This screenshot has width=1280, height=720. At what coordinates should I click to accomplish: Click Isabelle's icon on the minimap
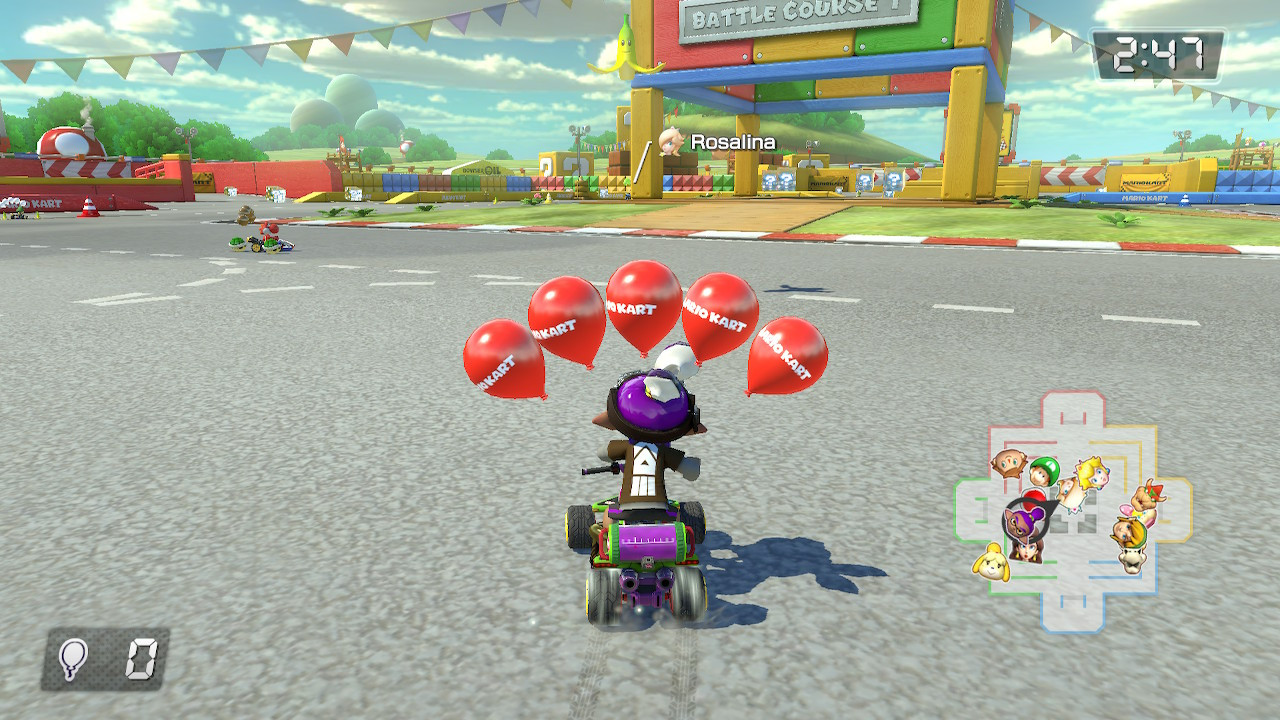(990, 565)
